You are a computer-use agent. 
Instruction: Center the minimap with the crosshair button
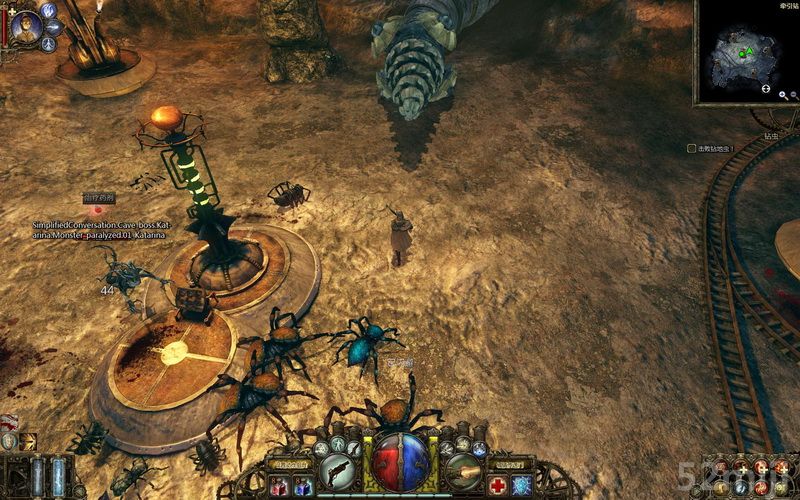tap(766, 89)
